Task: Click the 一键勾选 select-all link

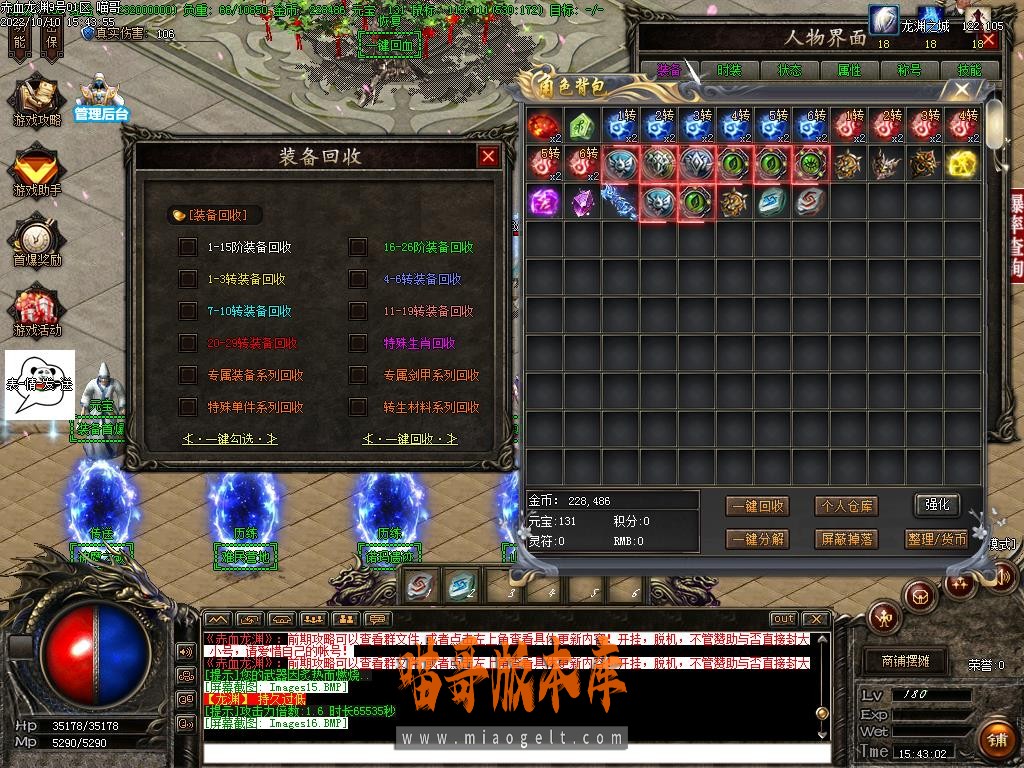Action: point(230,439)
